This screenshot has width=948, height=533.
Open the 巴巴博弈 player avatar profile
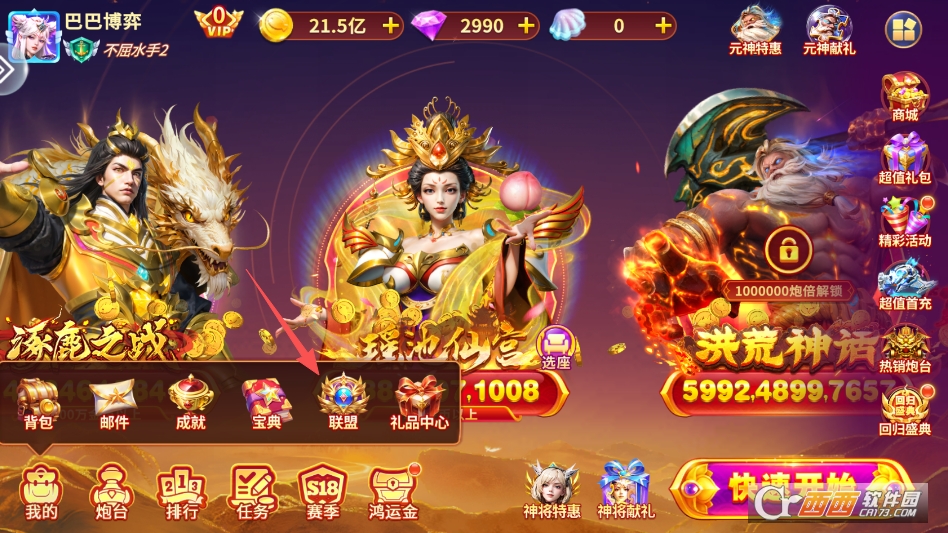coord(31,35)
